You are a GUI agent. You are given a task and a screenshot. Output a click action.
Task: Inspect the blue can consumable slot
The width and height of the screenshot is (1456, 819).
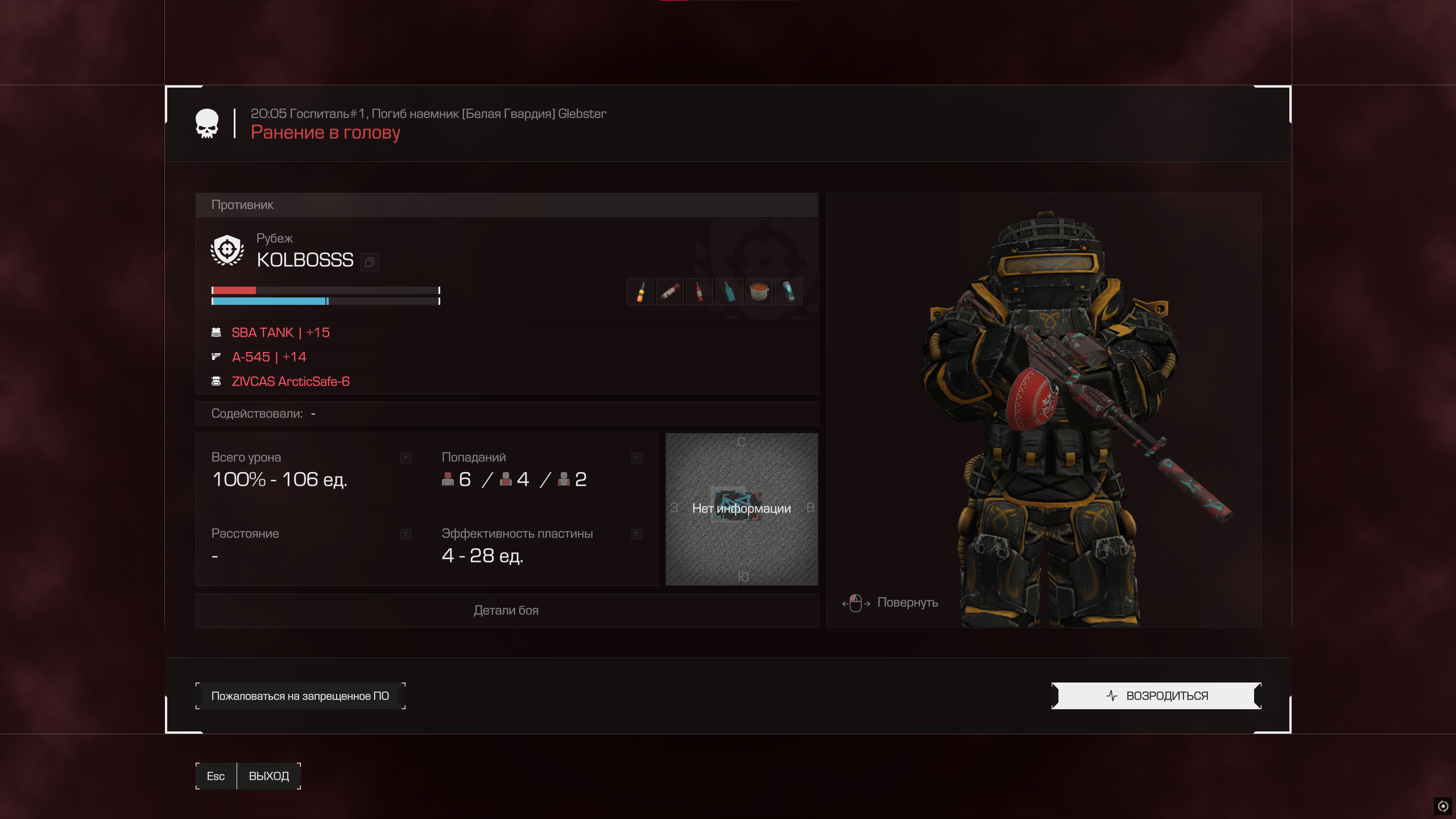click(789, 292)
